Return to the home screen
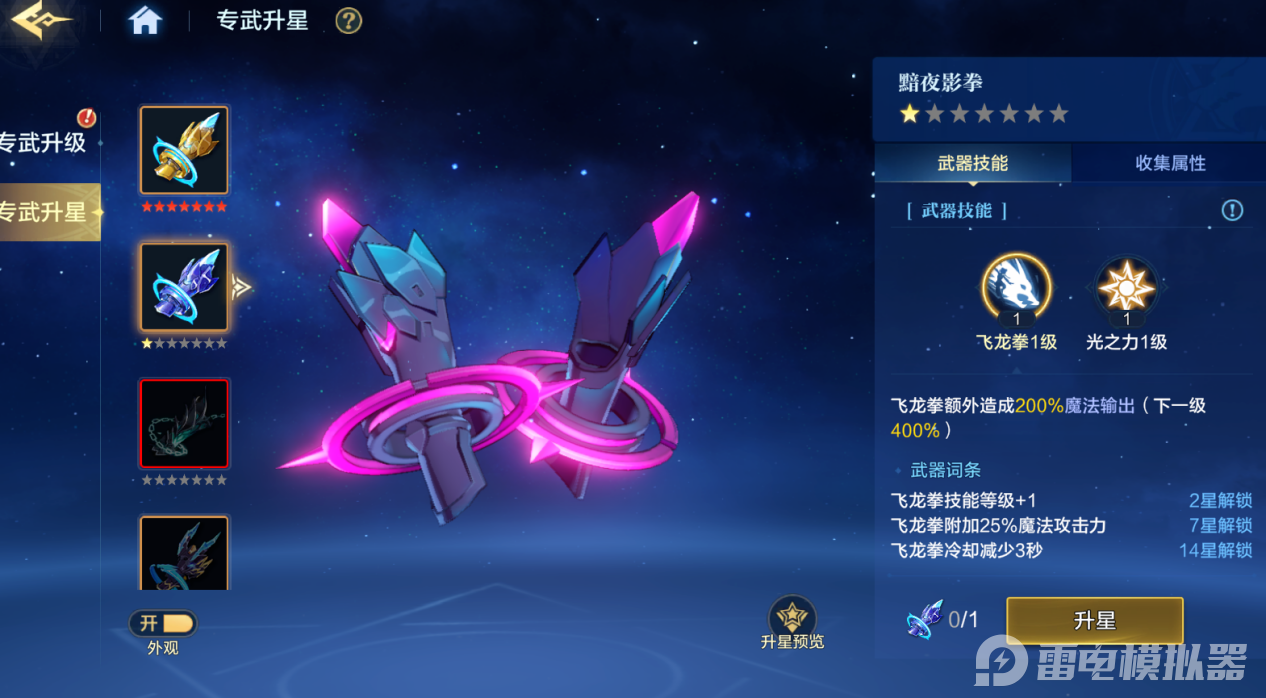1266x698 pixels. [x=145, y=21]
